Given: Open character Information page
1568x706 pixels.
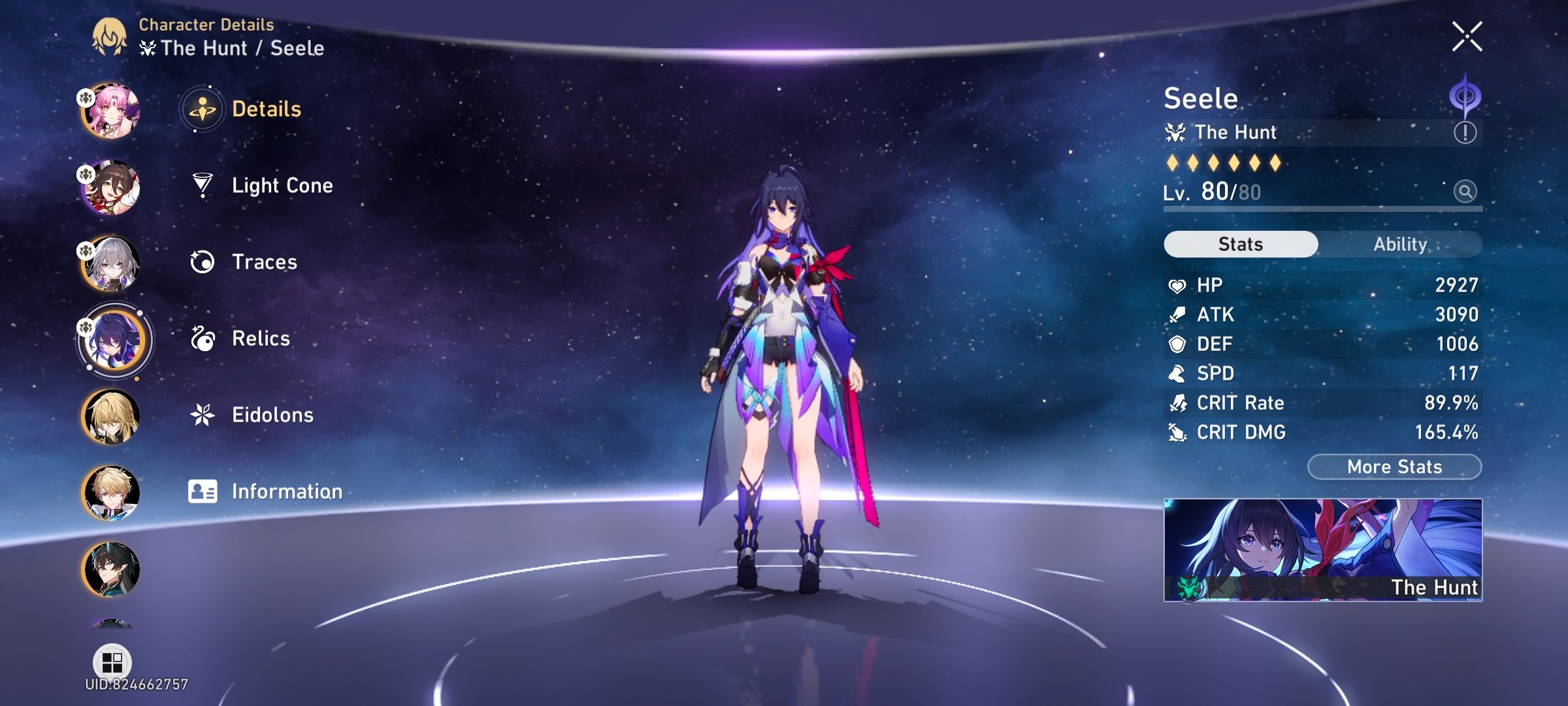Looking at the screenshot, I should 286,491.
